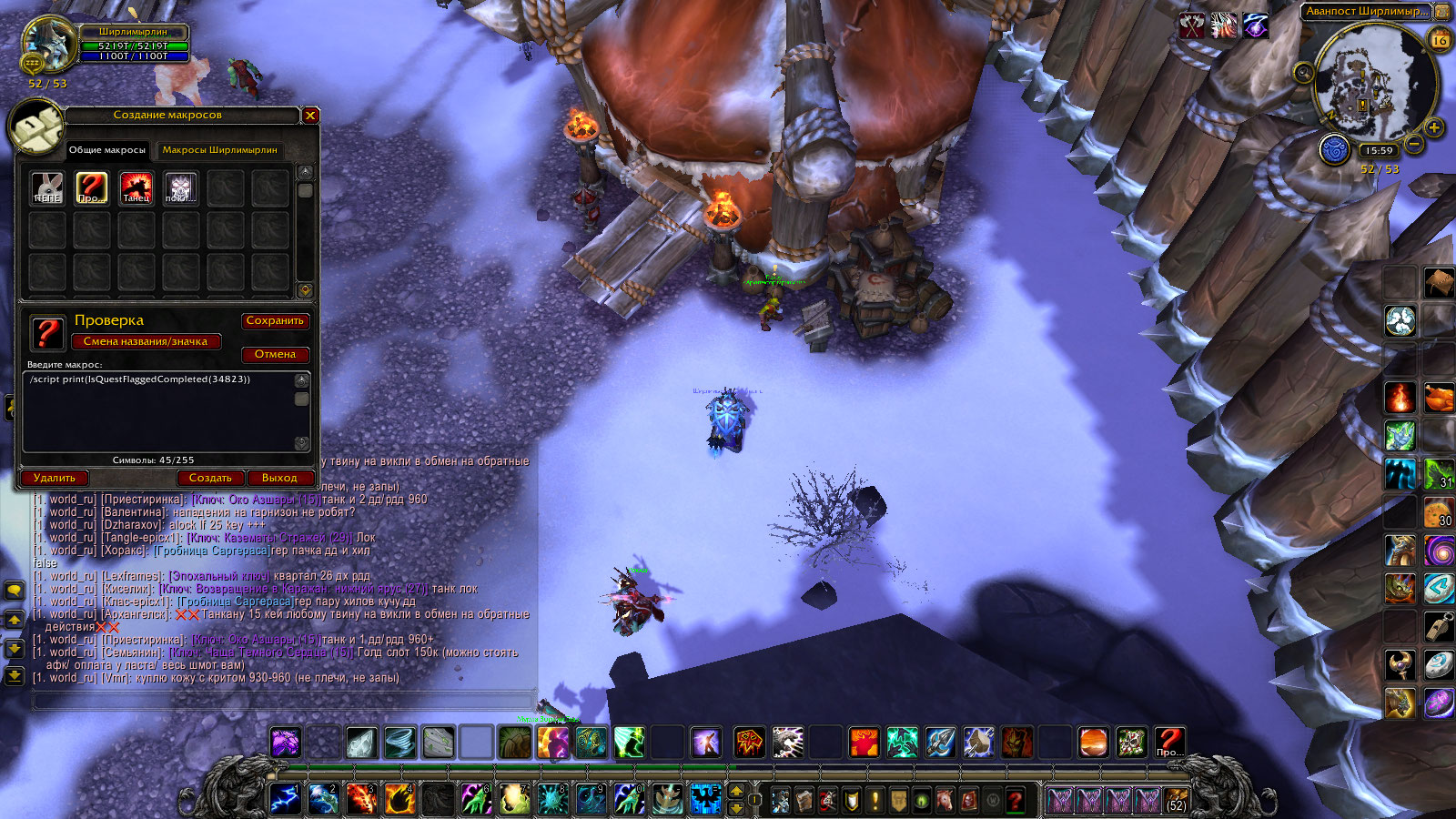1456x819 pixels.
Task: Zoom out on the minimap
Action: click(x=1413, y=144)
